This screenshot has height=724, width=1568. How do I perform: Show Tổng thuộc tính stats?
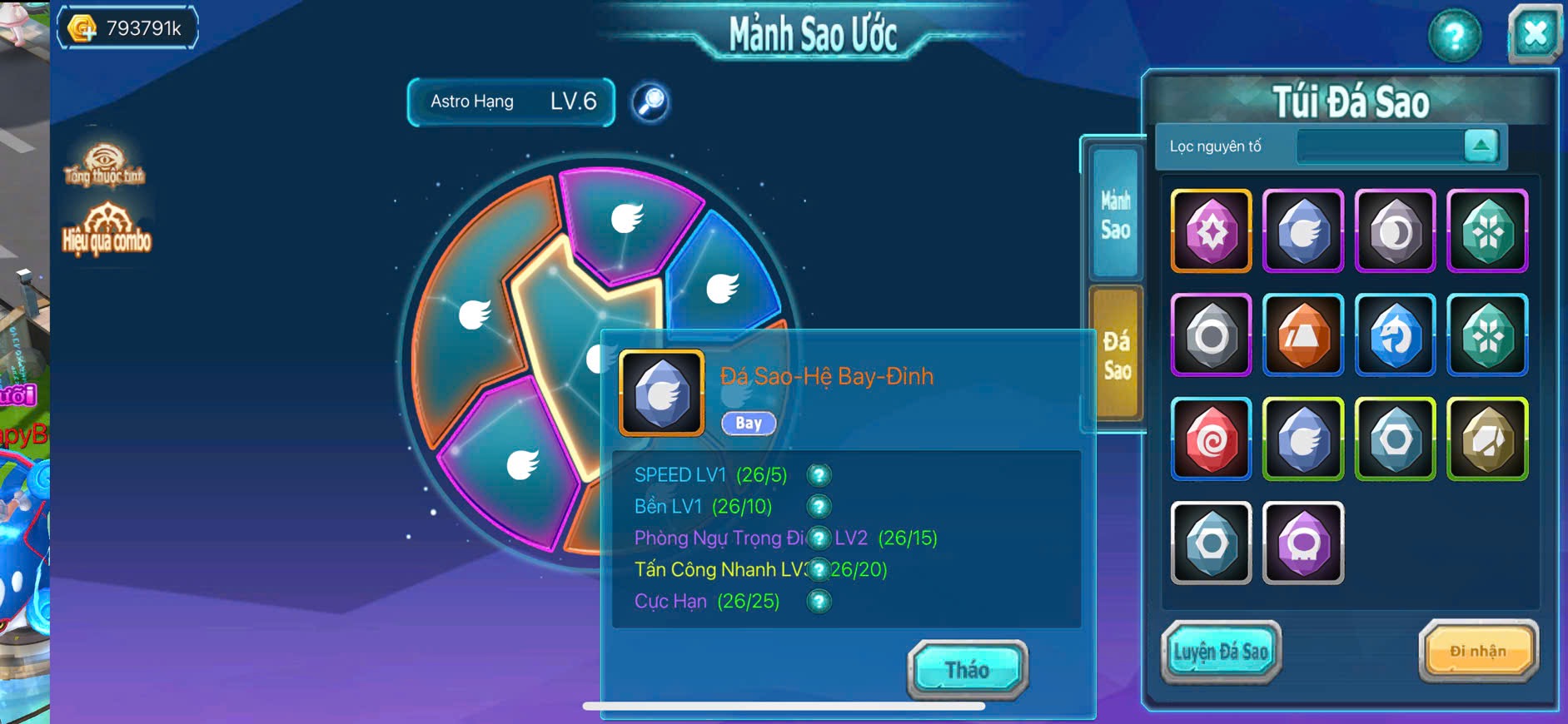[x=104, y=165]
